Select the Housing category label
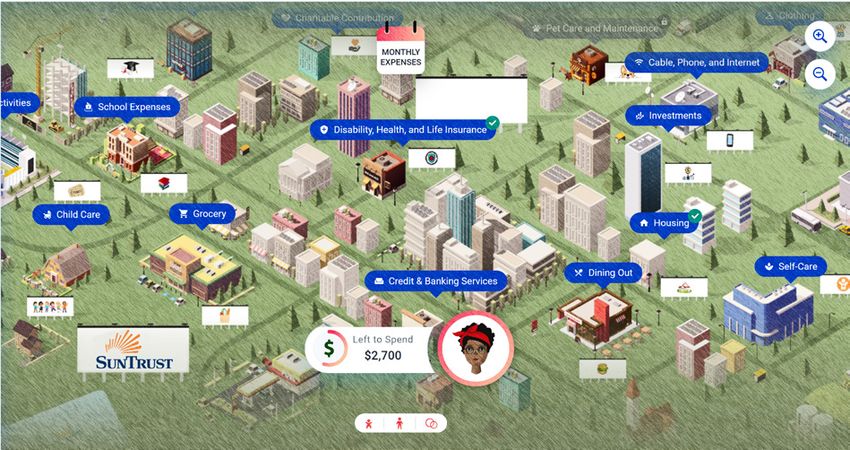This screenshot has width=850, height=450. coord(664,223)
